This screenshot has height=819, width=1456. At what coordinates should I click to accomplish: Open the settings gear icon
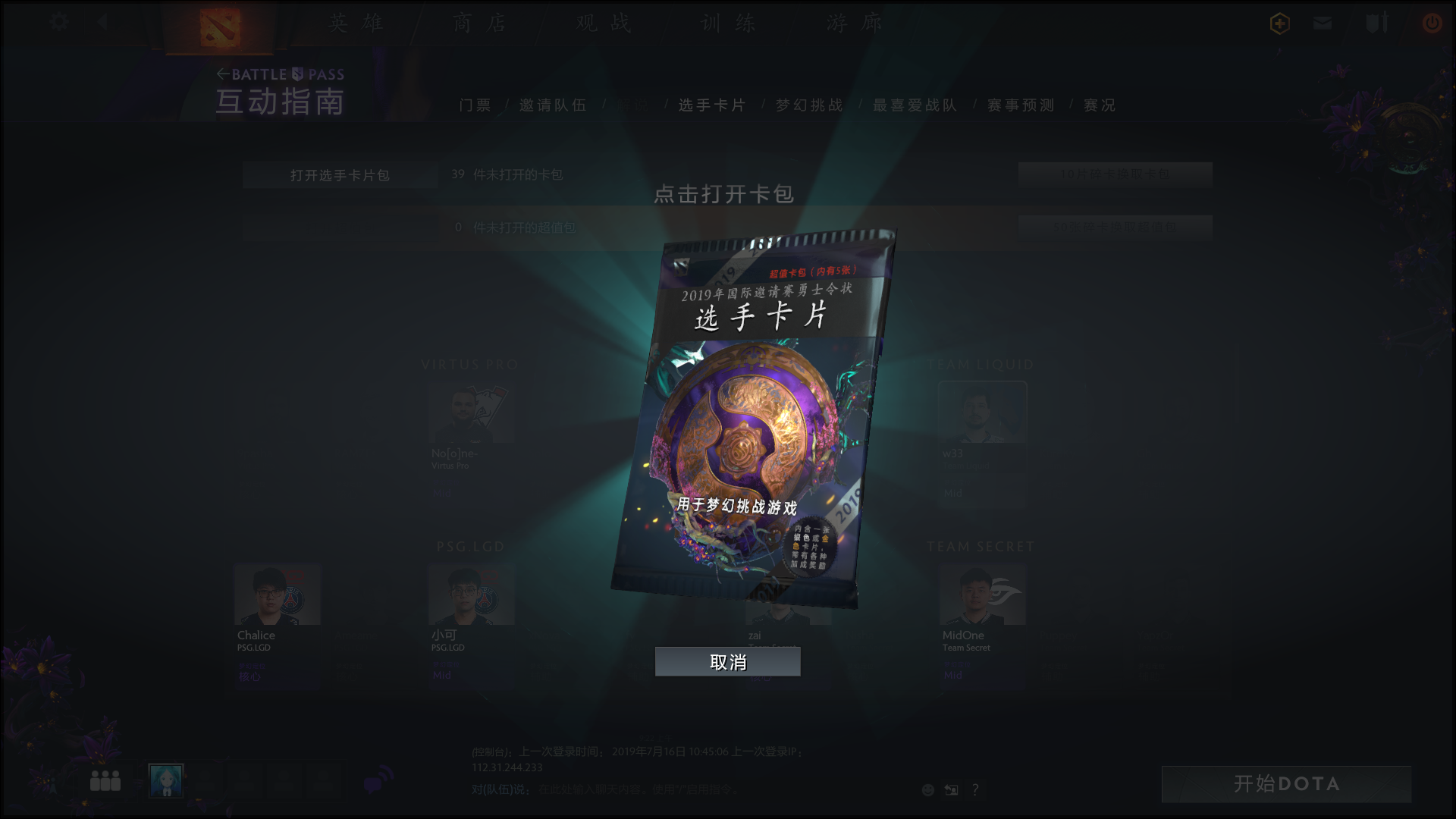pyautogui.click(x=58, y=23)
